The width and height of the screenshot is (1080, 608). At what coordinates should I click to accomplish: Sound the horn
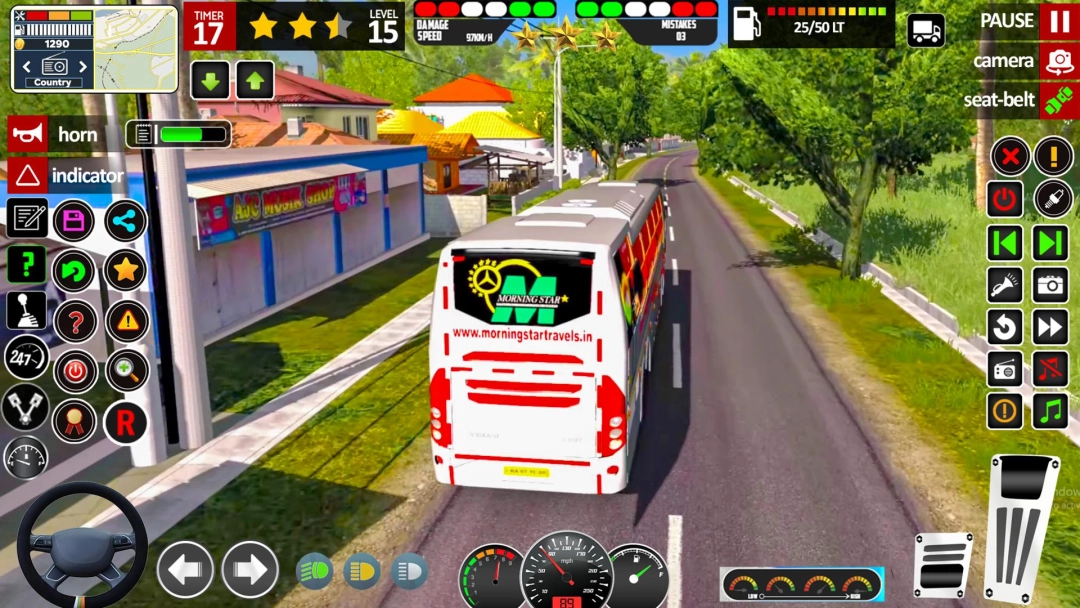[28, 134]
